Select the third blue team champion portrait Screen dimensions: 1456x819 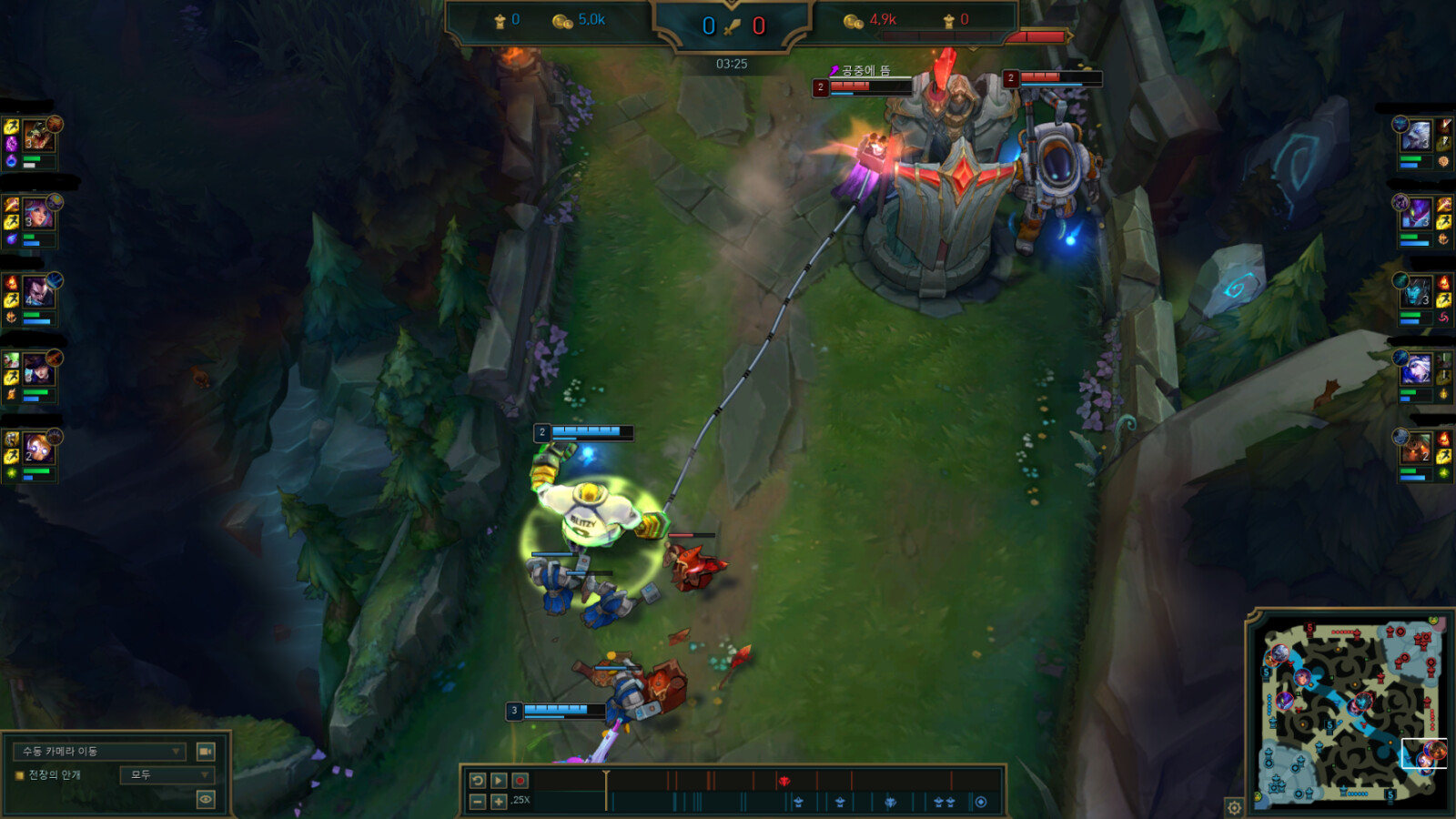38,293
